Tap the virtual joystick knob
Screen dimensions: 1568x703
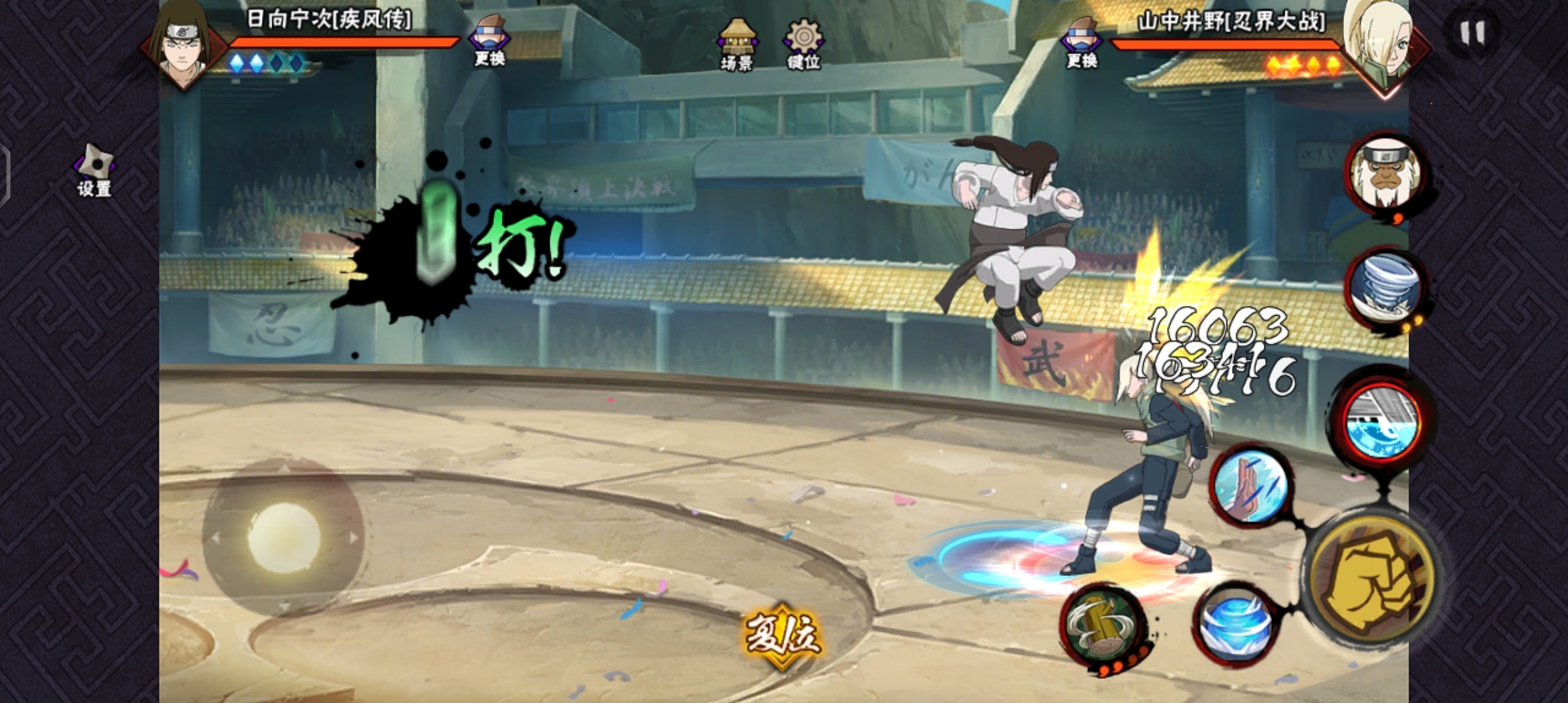284,536
